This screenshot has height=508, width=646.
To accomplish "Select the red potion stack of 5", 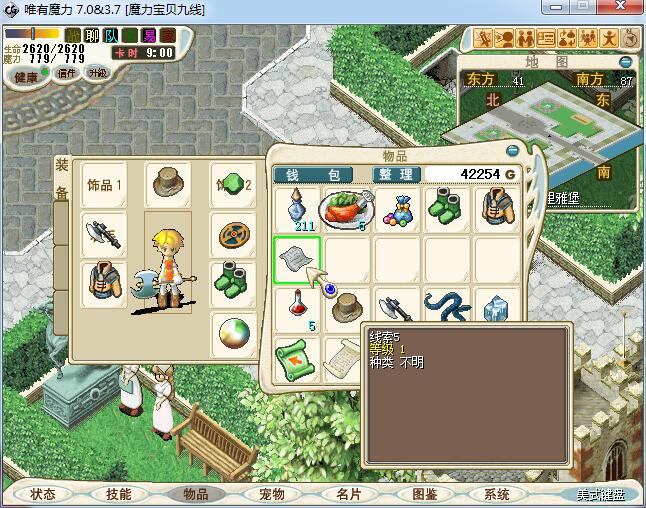I will 297,308.
